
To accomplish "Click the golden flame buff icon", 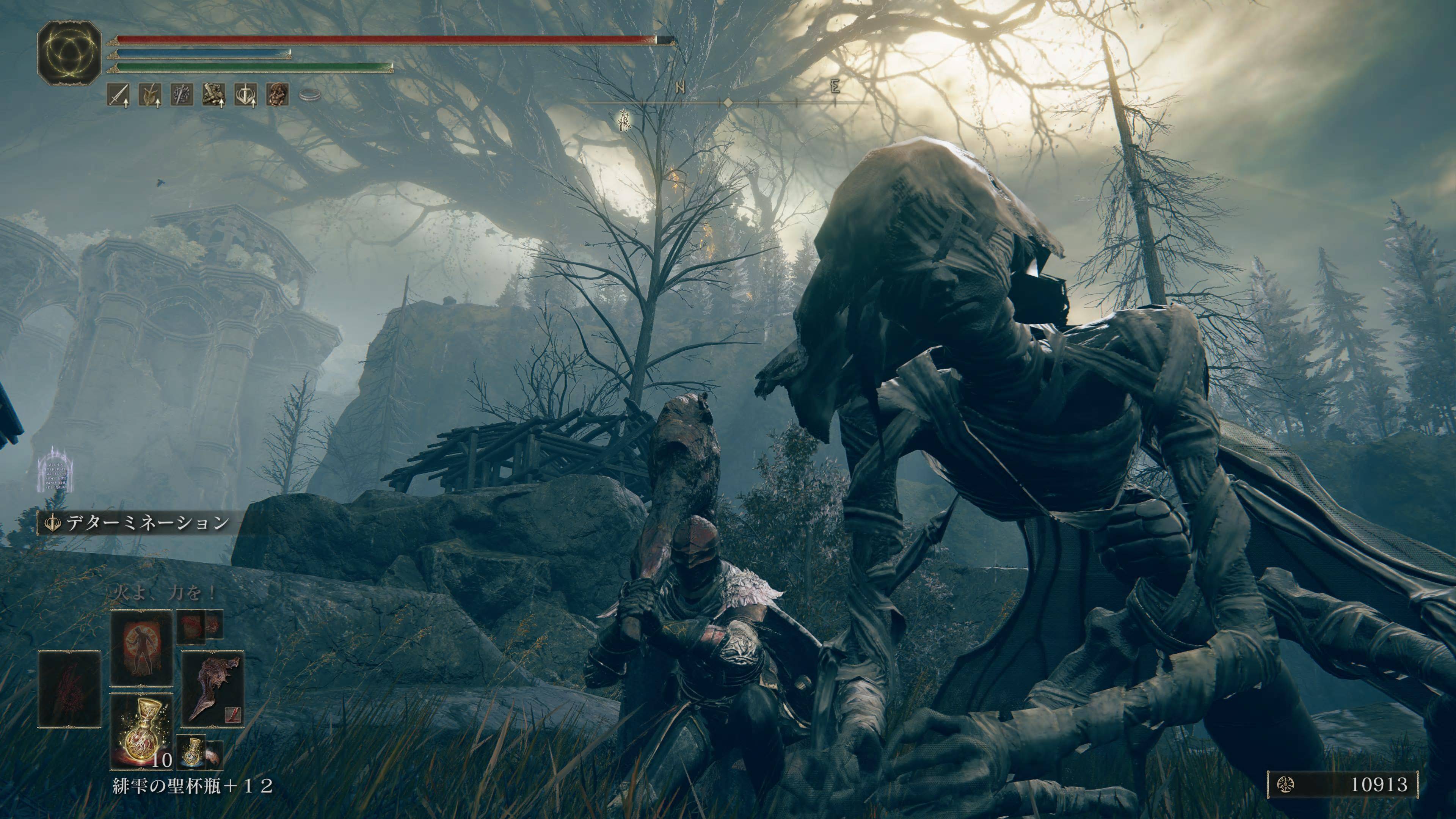I will tap(151, 95).
